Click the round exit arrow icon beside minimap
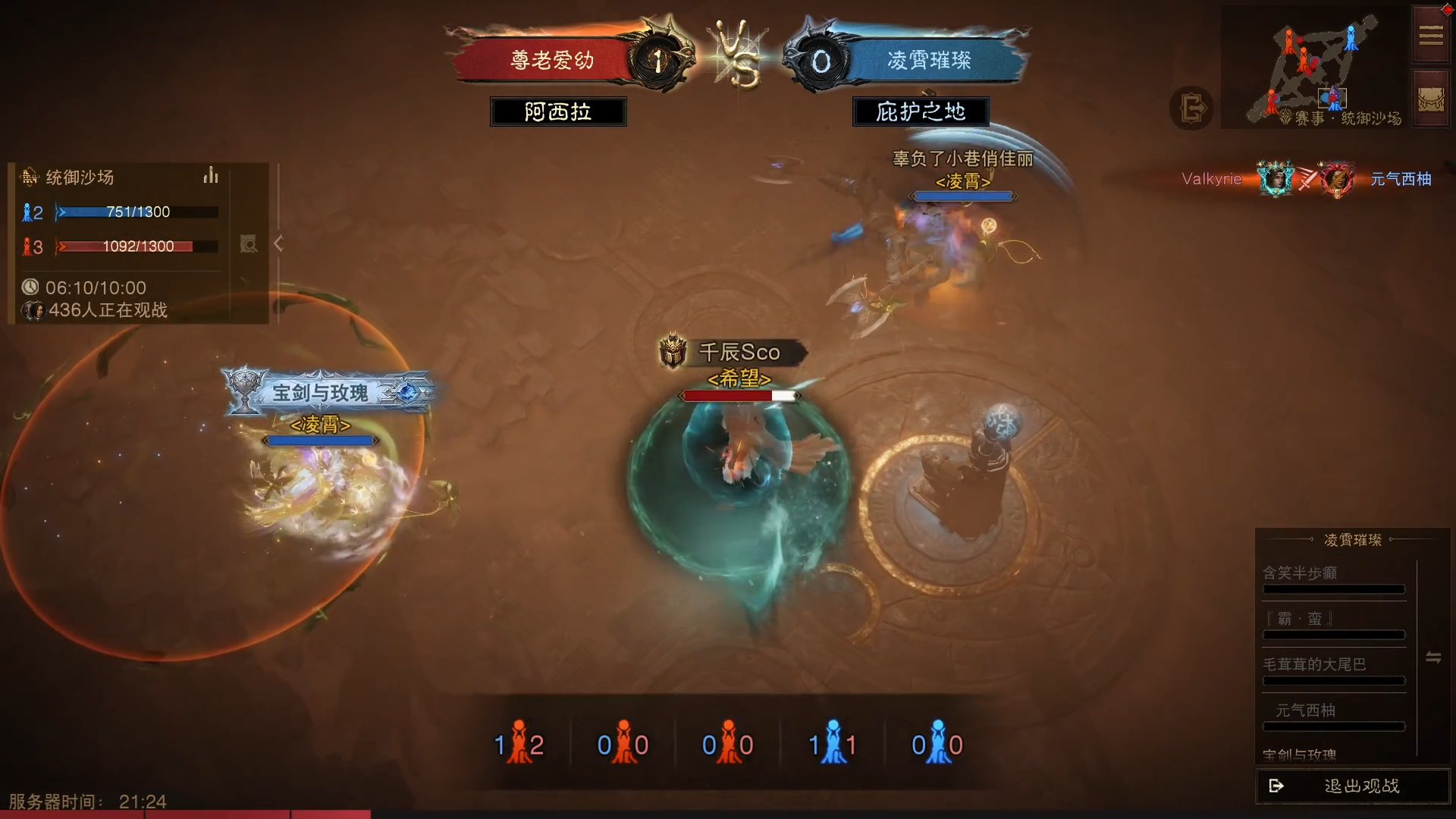The width and height of the screenshot is (1456, 819). 1191,108
